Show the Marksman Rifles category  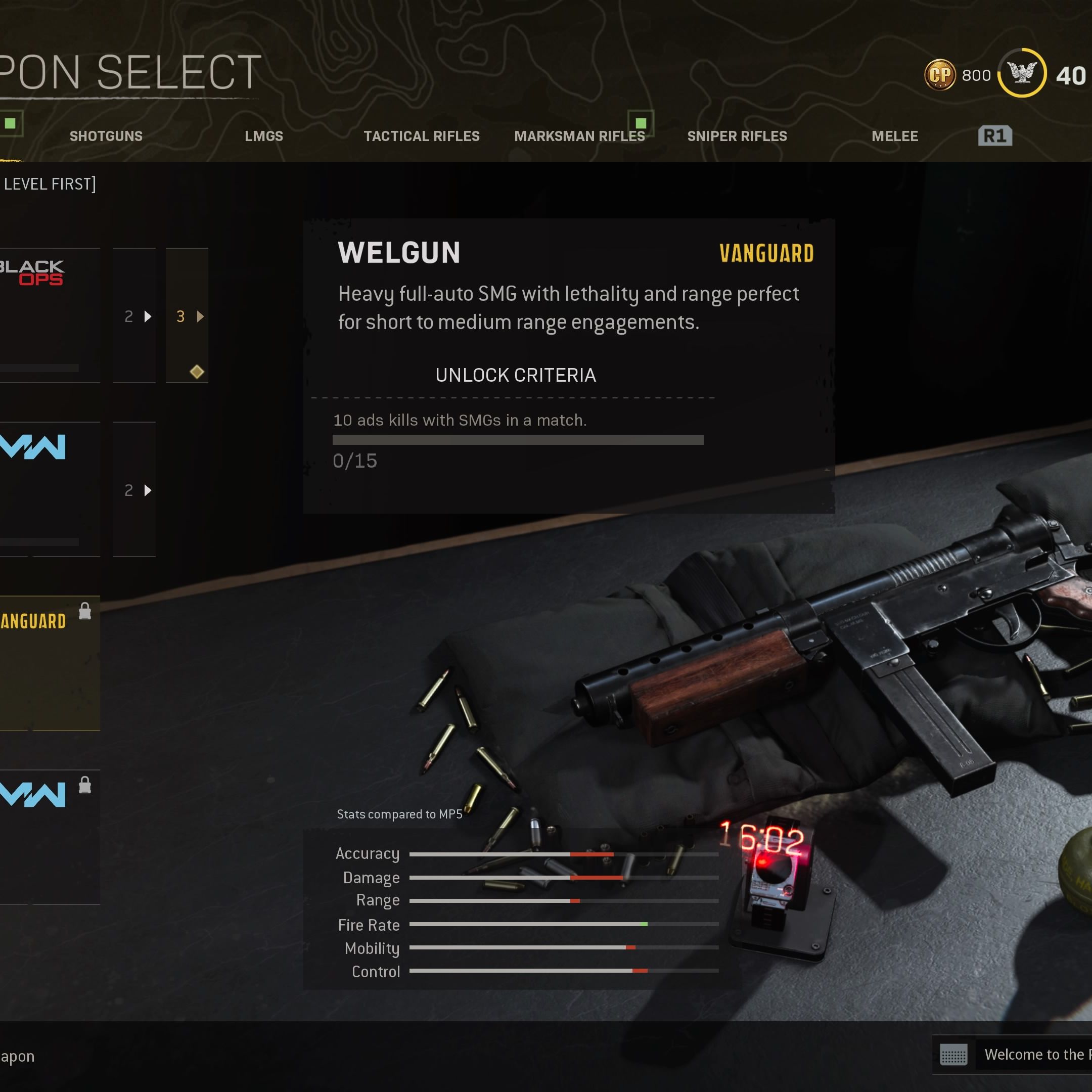[579, 136]
